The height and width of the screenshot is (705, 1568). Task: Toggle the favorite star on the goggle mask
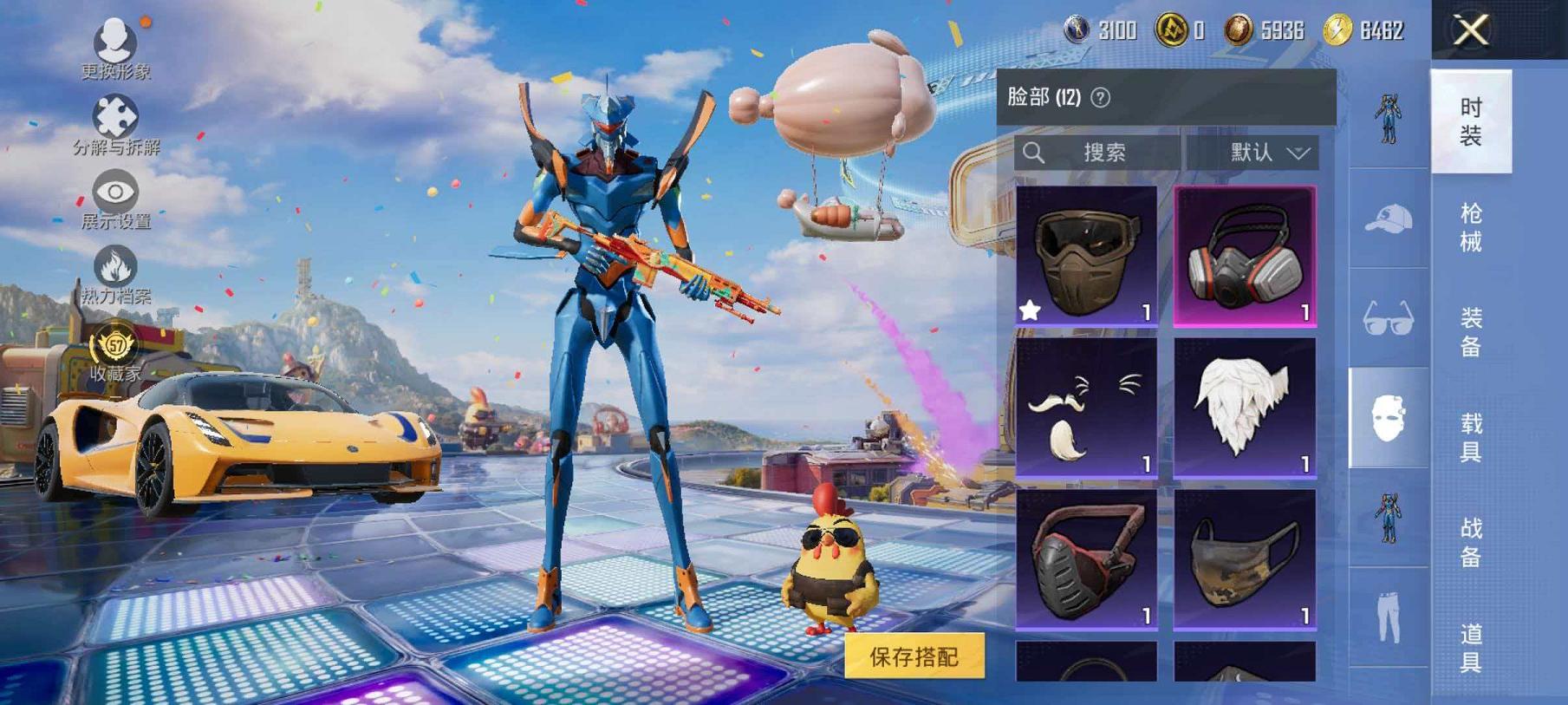click(x=1029, y=310)
